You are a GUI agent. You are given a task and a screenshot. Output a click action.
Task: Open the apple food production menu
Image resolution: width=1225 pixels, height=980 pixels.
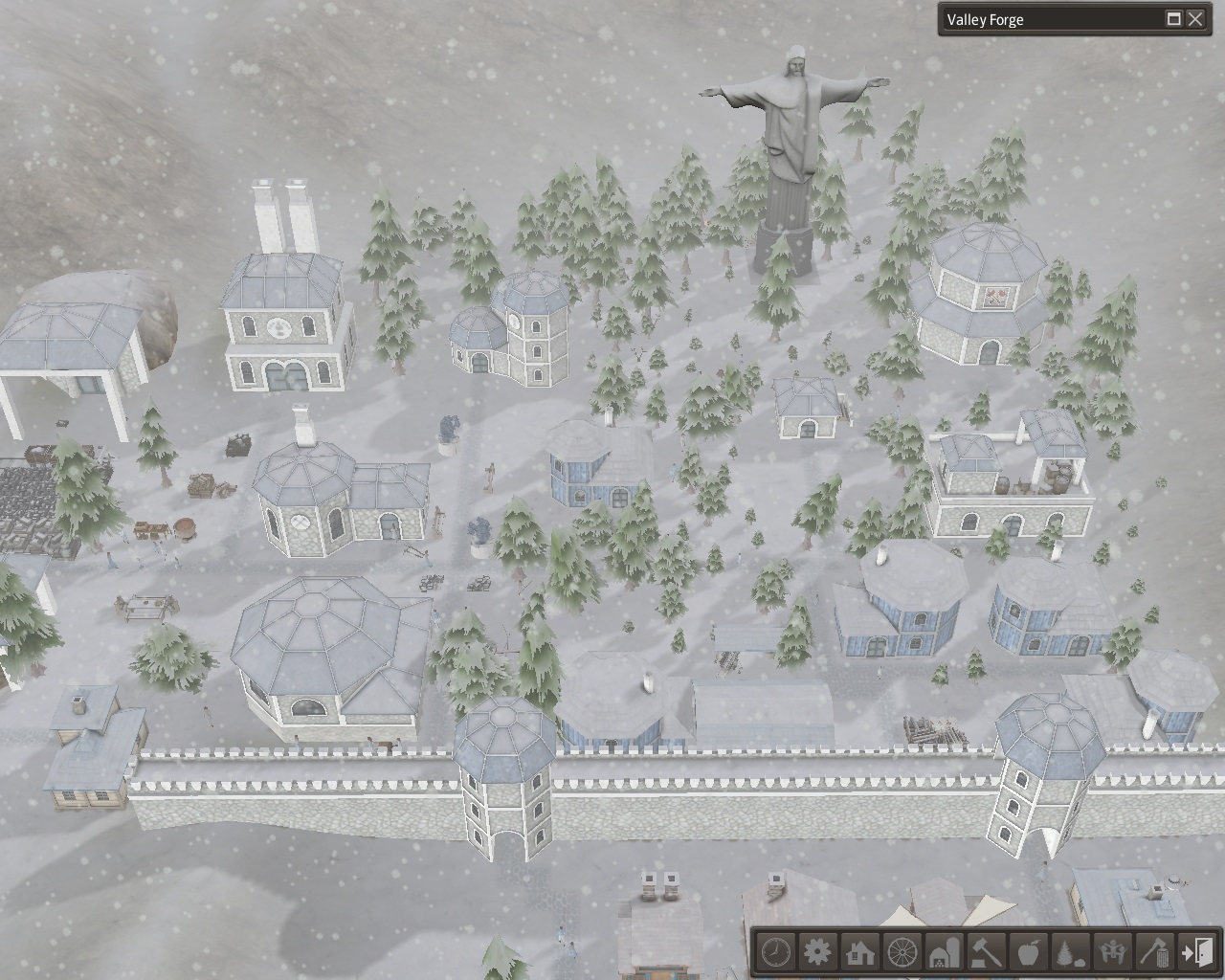pos(1029,952)
